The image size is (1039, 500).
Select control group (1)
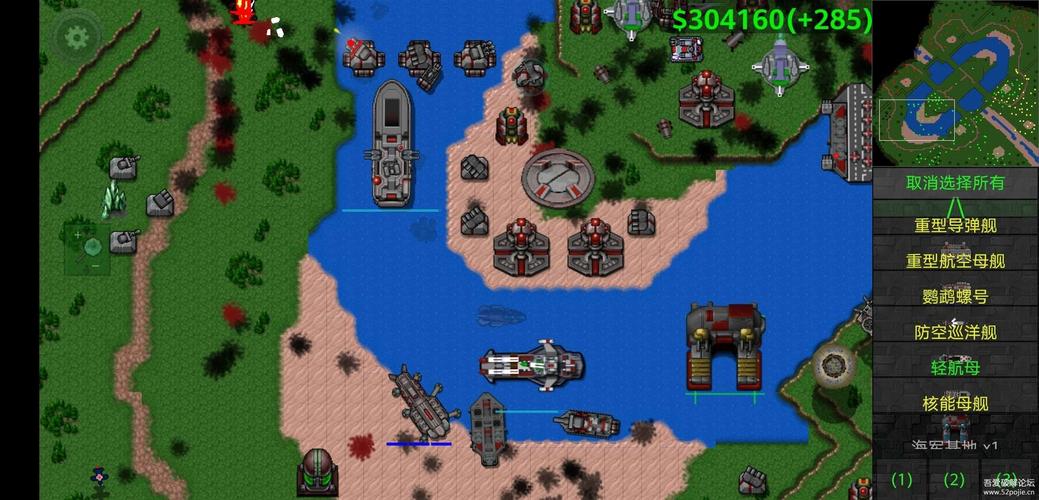point(902,479)
